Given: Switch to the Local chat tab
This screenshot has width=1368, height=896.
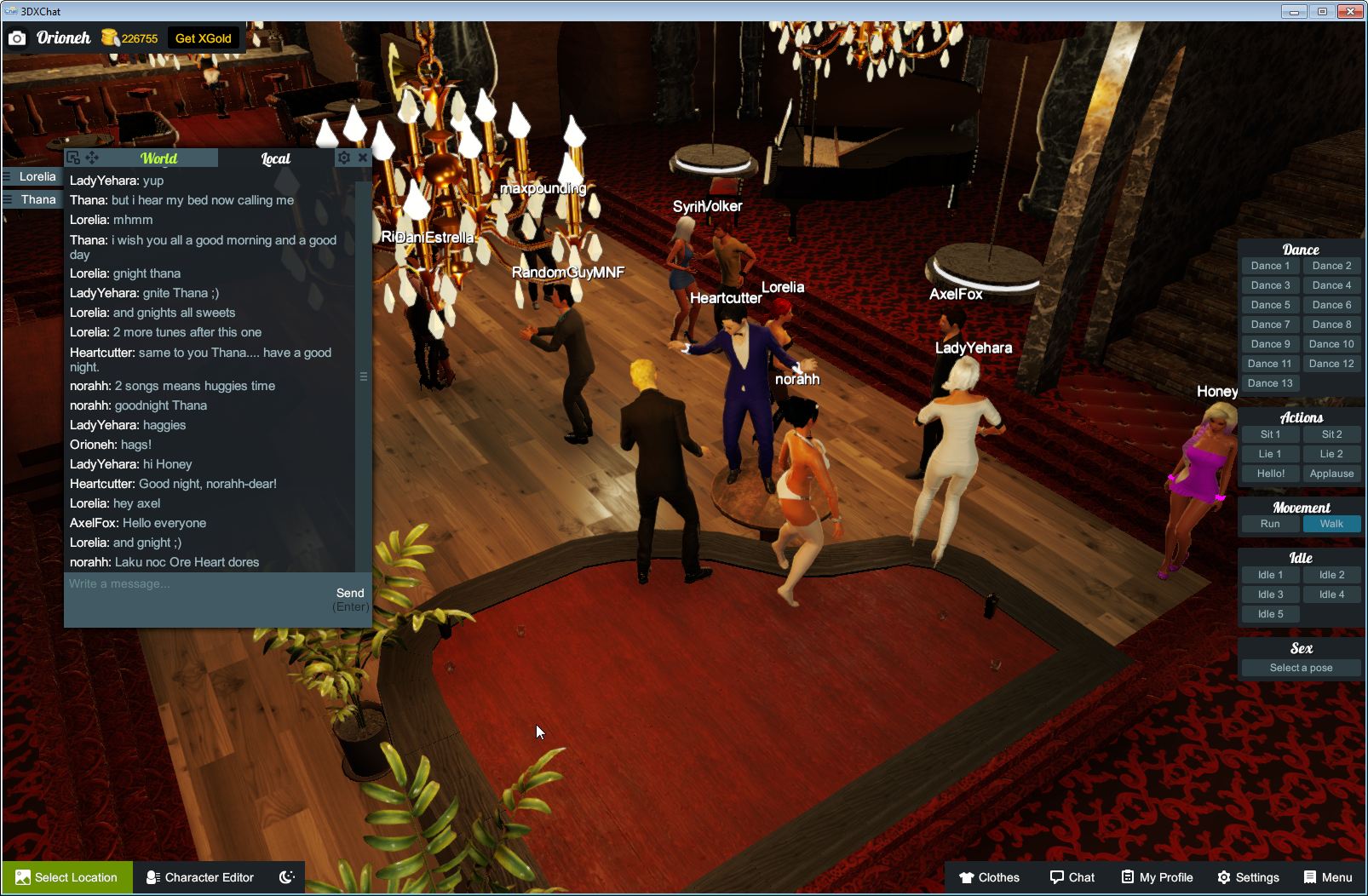Looking at the screenshot, I should point(274,158).
